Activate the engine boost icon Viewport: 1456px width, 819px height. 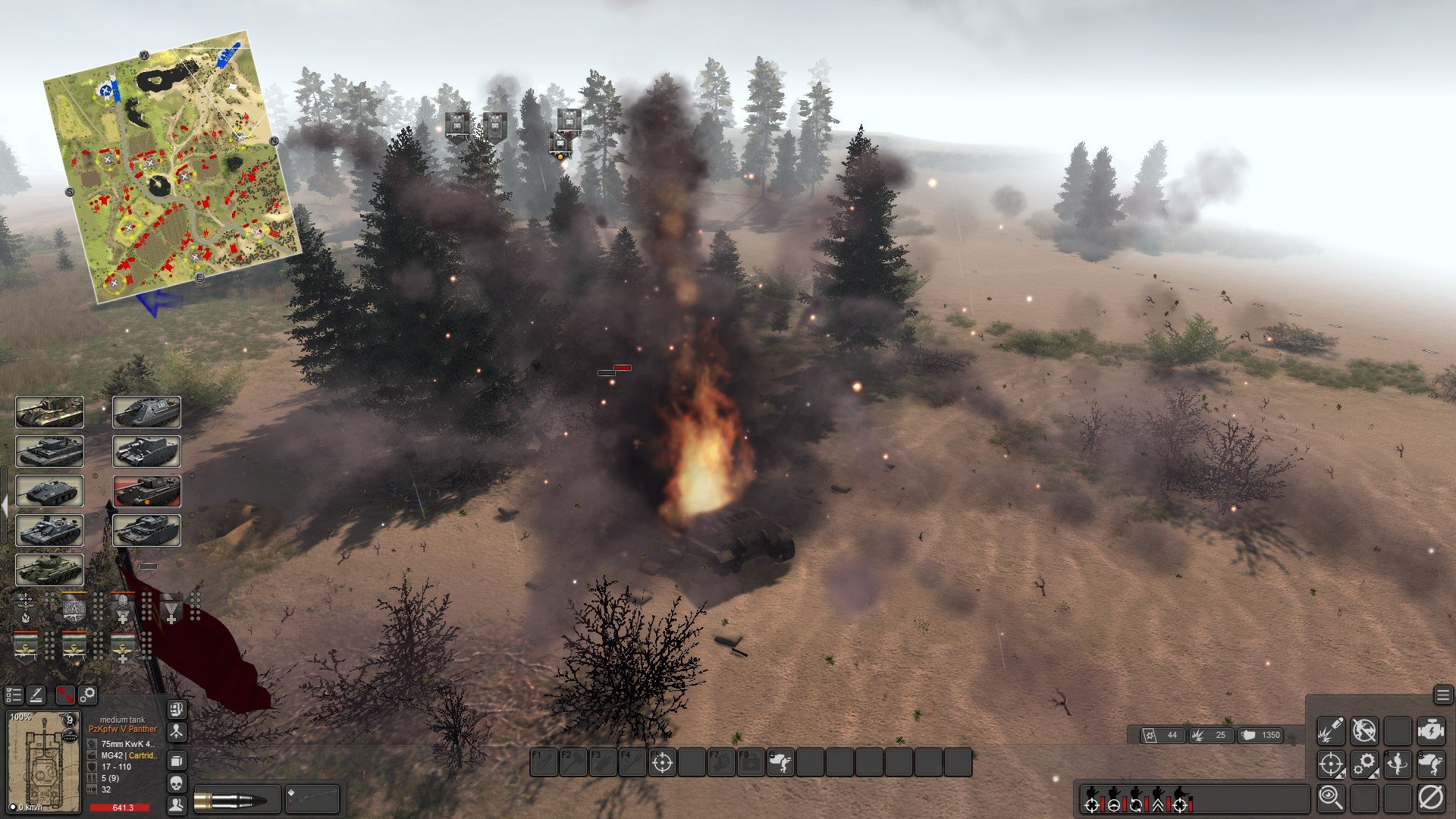tap(1430, 730)
